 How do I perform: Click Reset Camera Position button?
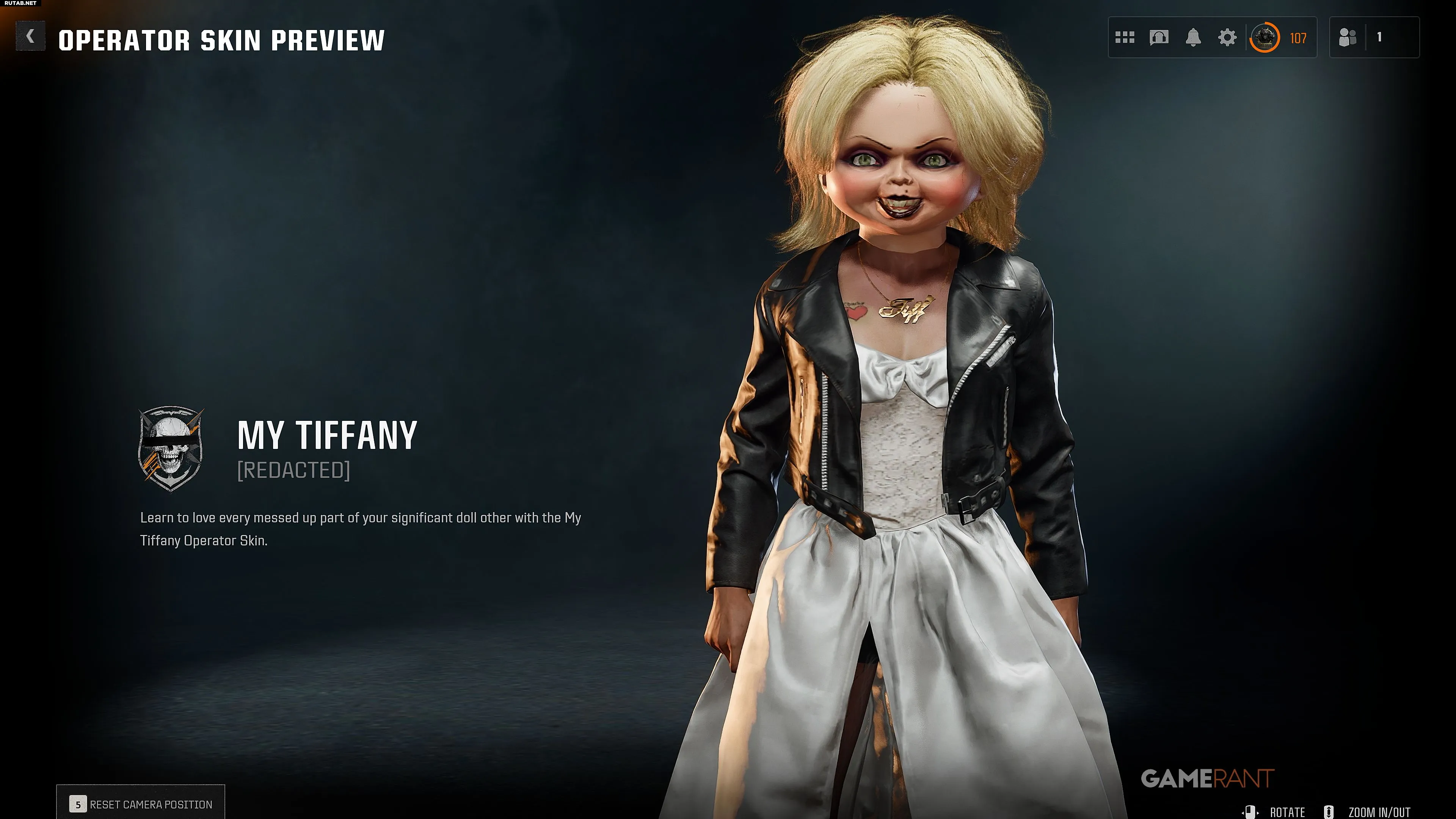[141, 804]
